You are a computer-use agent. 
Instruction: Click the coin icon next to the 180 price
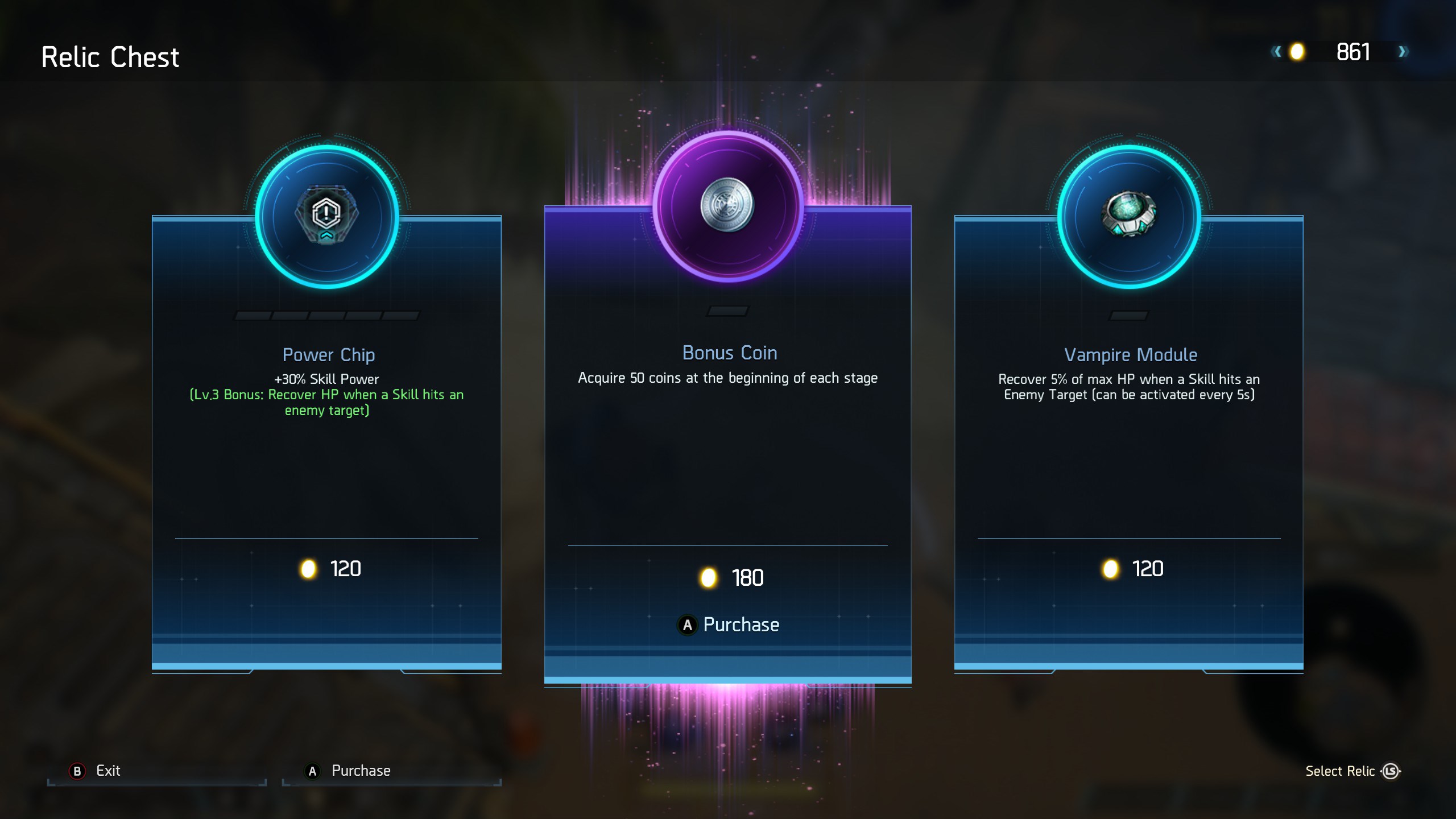pyautogui.click(x=709, y=578)
